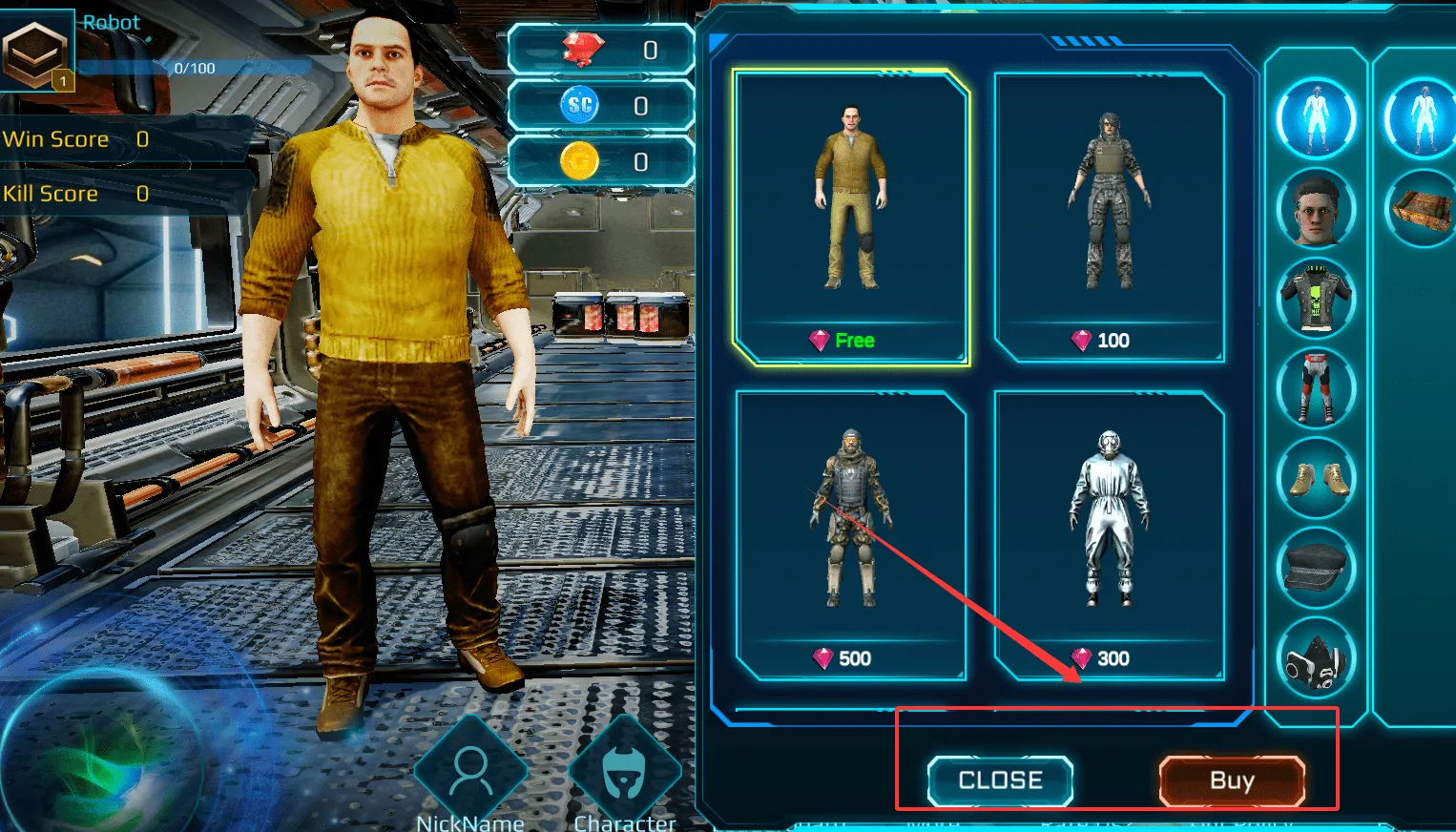Open the boots category

[1316, 477]
